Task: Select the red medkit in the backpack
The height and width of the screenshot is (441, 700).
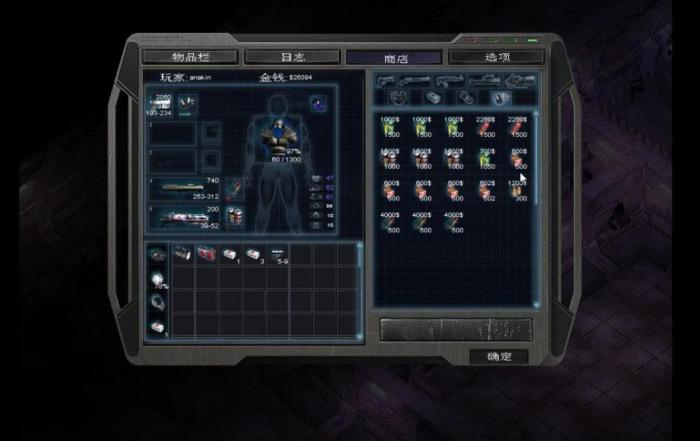Action: pyautogui.click(x=206, y=254)
